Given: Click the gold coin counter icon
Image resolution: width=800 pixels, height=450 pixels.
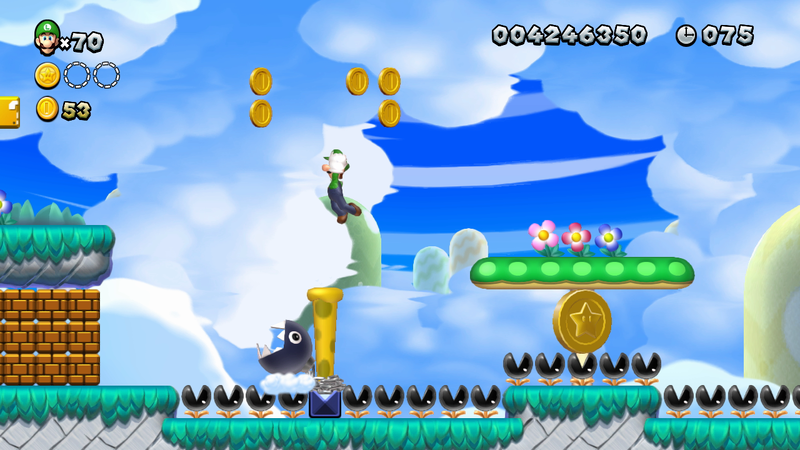Looking at the screenshot, I should 47,109.
